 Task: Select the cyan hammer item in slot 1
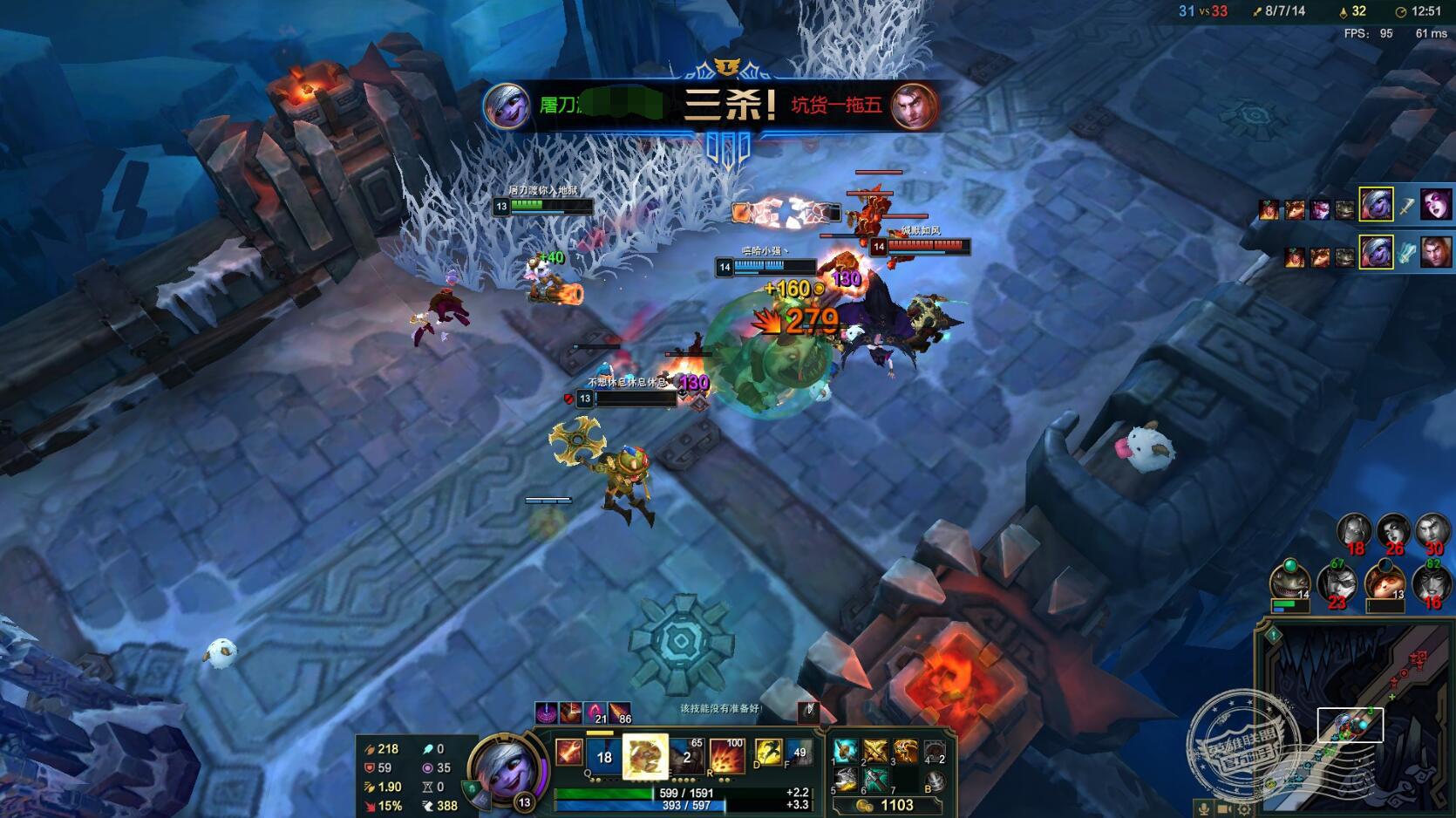(846, 751)
